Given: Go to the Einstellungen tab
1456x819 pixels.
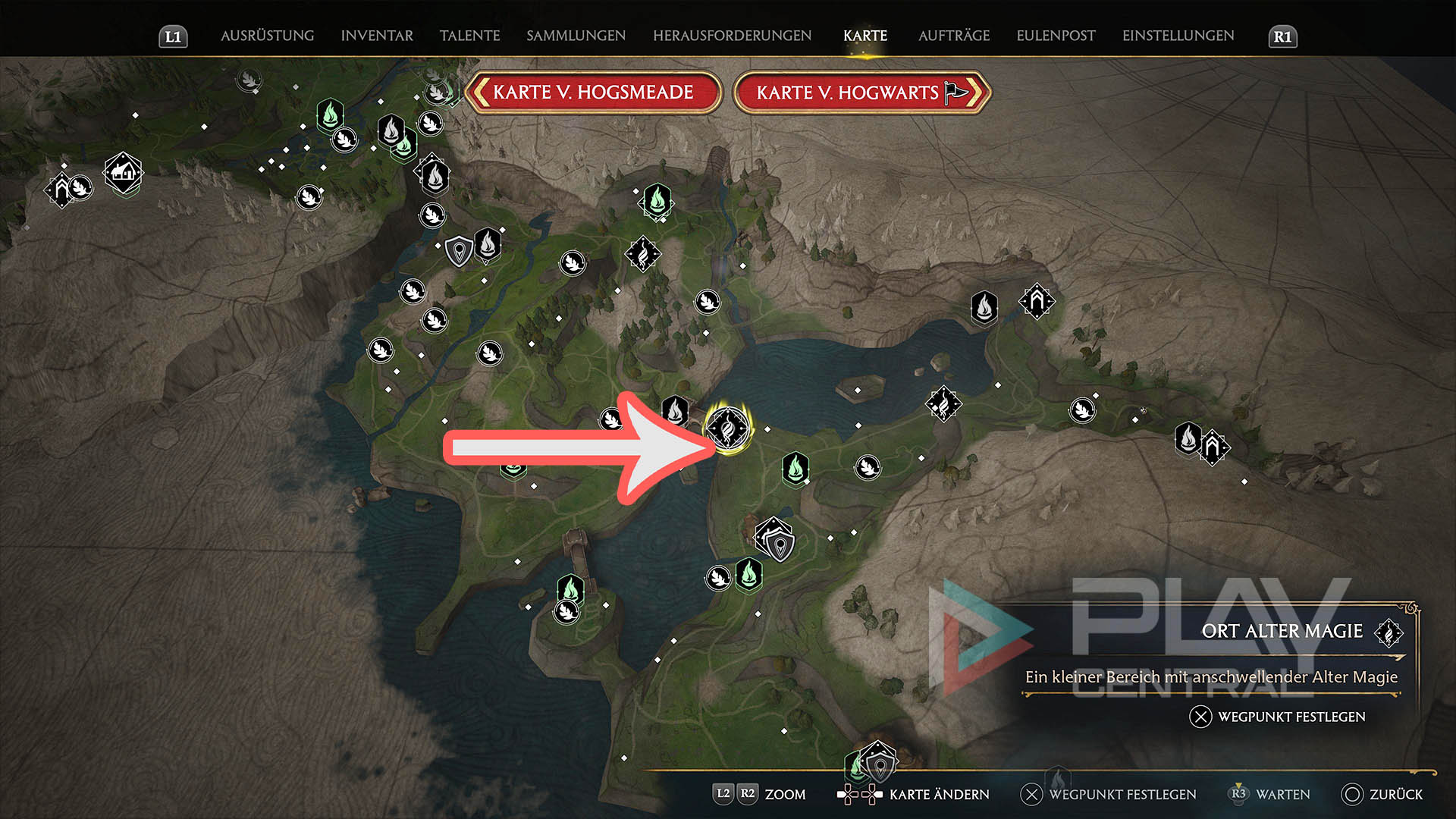Looking at the screenshot, I should (x=1178, y=36).
